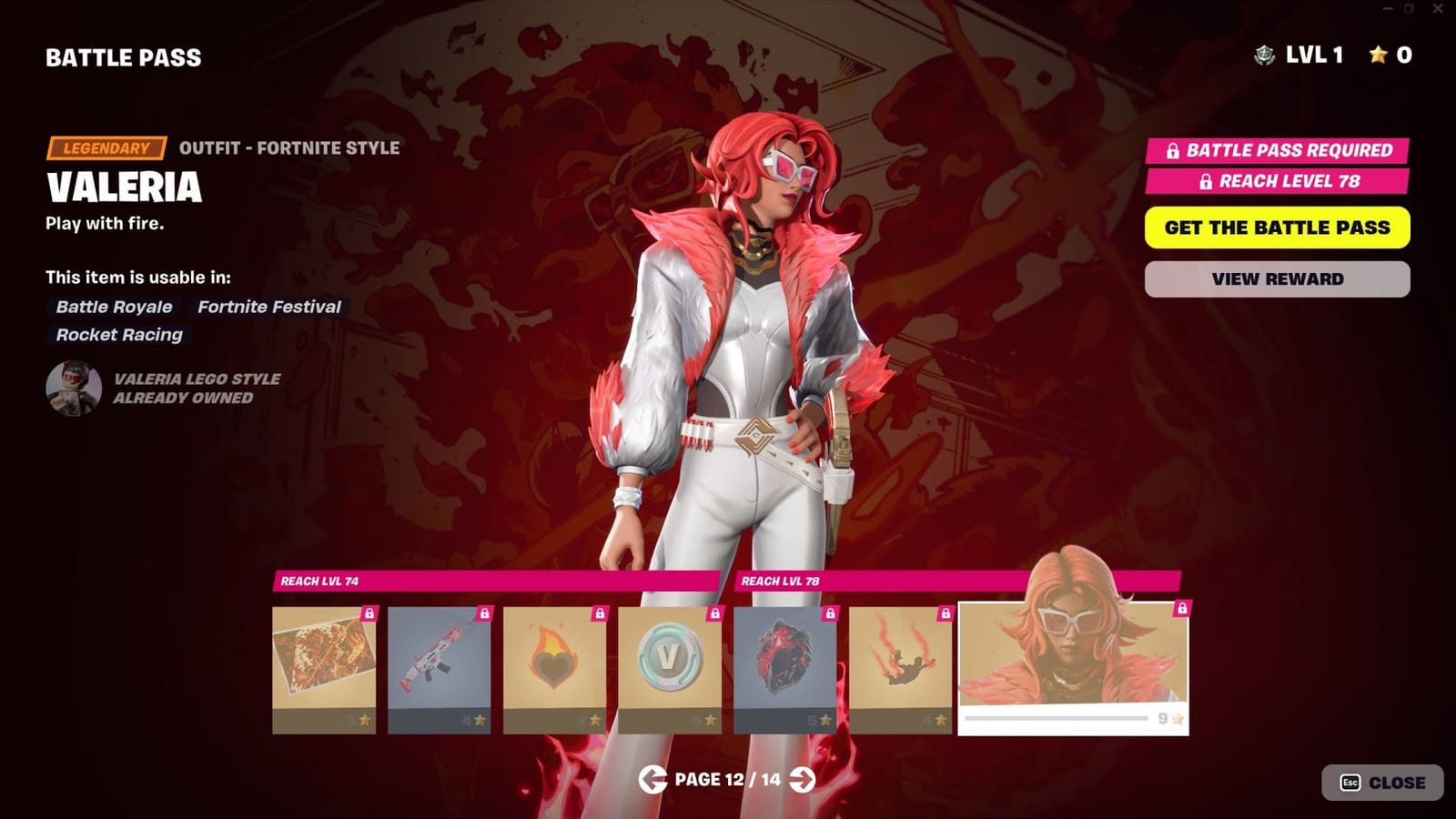Screen dimensions: 1456x819
Task: Click the Rocket Racing tag
Action: point(119,335)
